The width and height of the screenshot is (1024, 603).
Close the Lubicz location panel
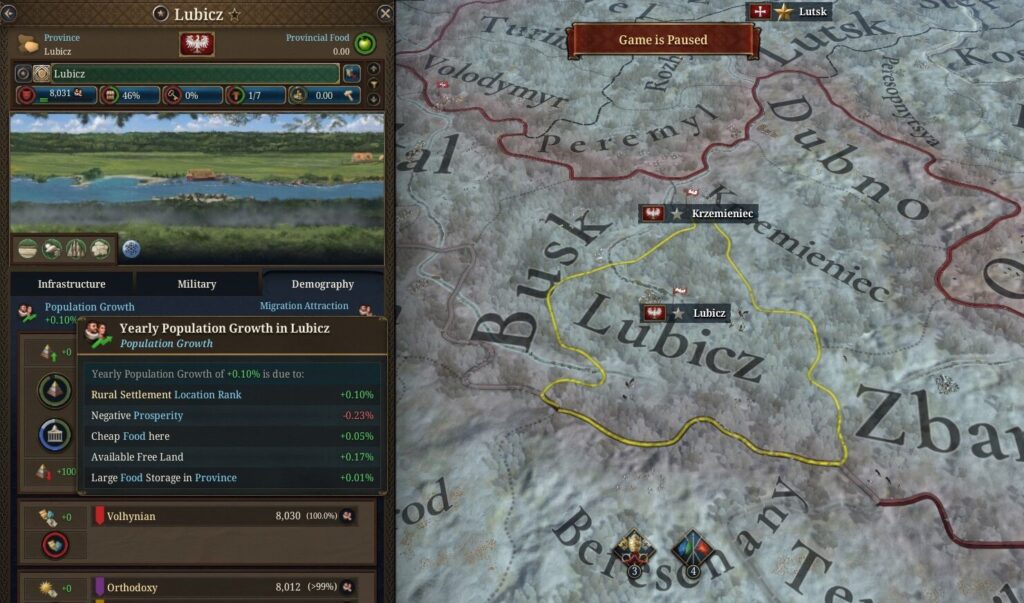pos(385,13)
